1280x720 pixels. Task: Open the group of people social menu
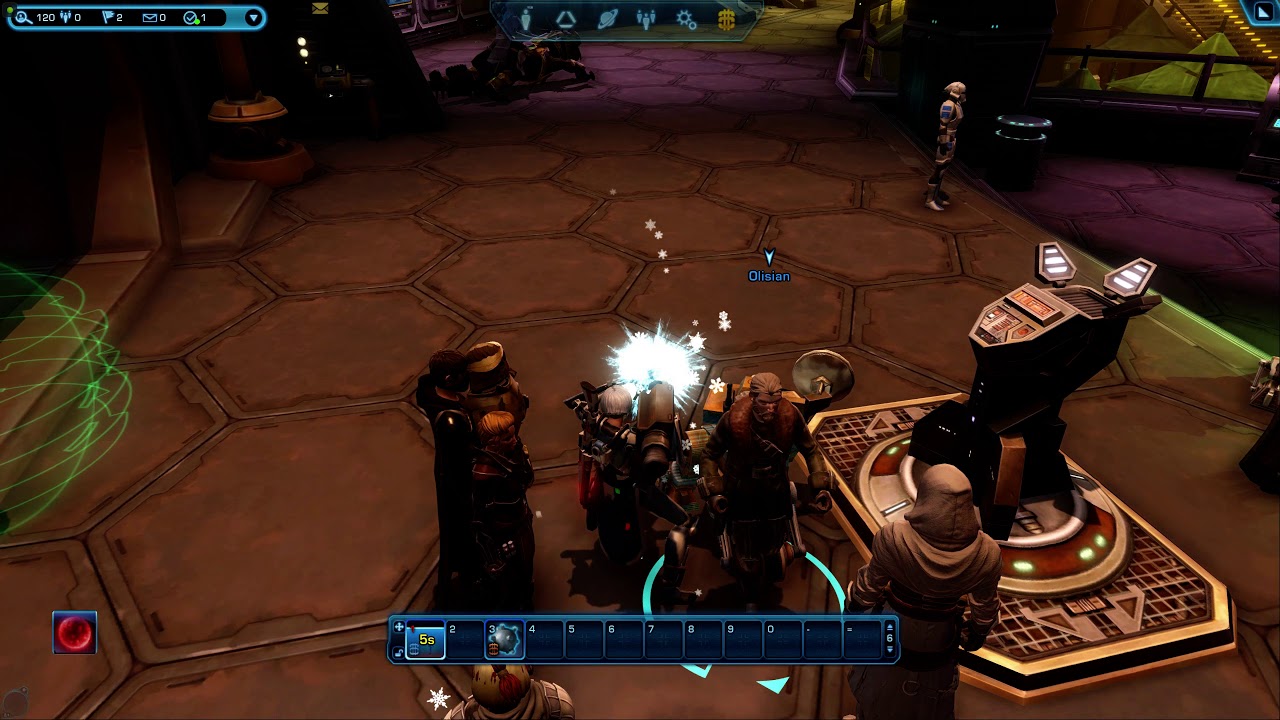pos(646,20)
